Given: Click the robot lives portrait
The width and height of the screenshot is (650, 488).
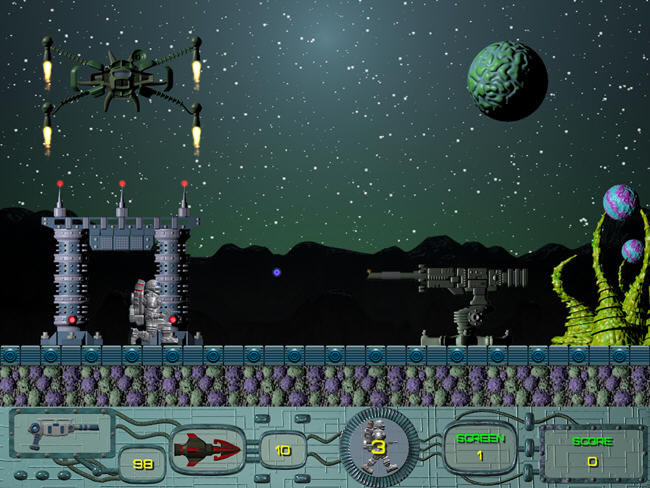Looking at the screenshot, I should 379,447.
